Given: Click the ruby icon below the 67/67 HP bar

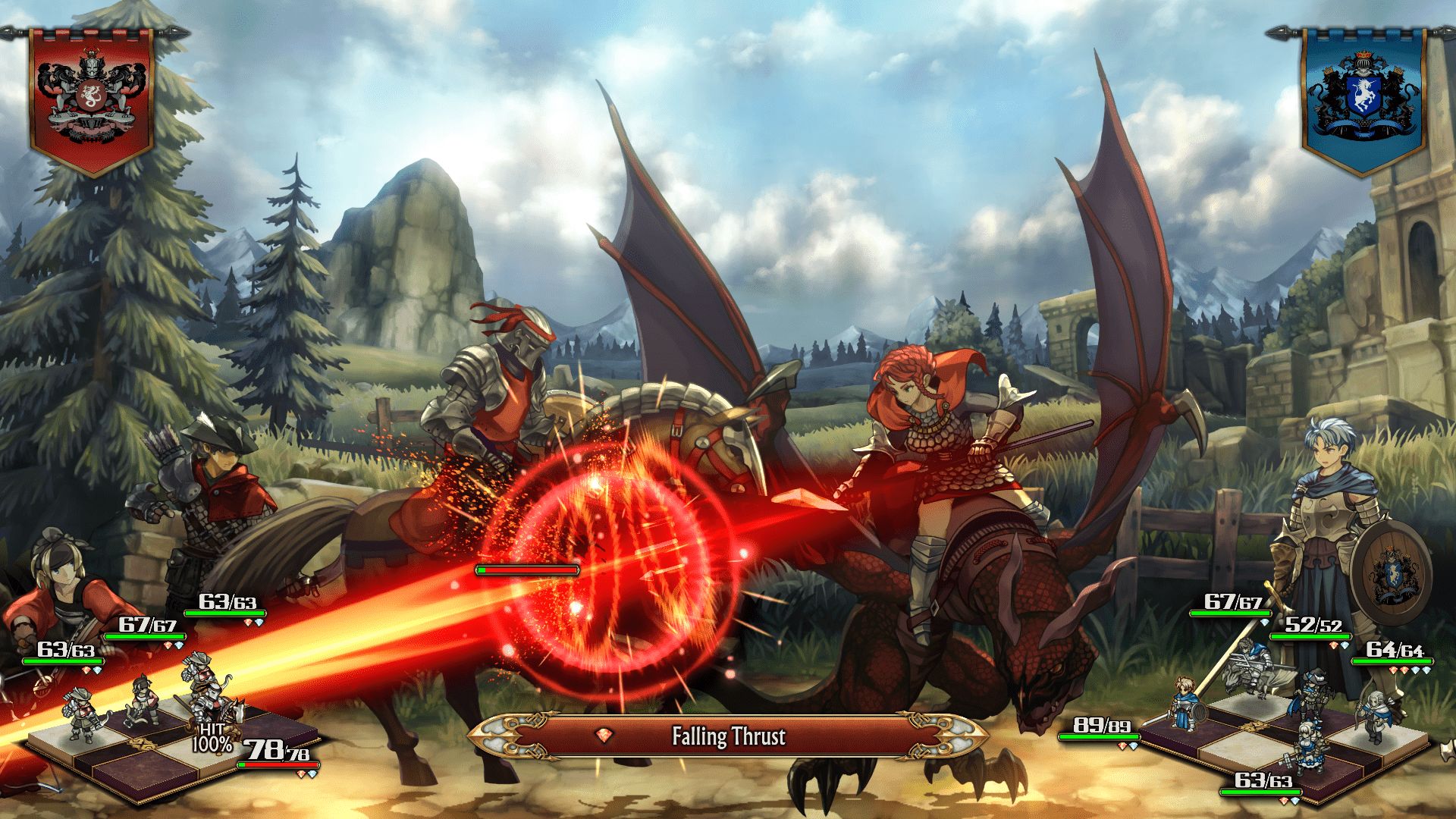Looking at the screenshot, I should point(168,645).
